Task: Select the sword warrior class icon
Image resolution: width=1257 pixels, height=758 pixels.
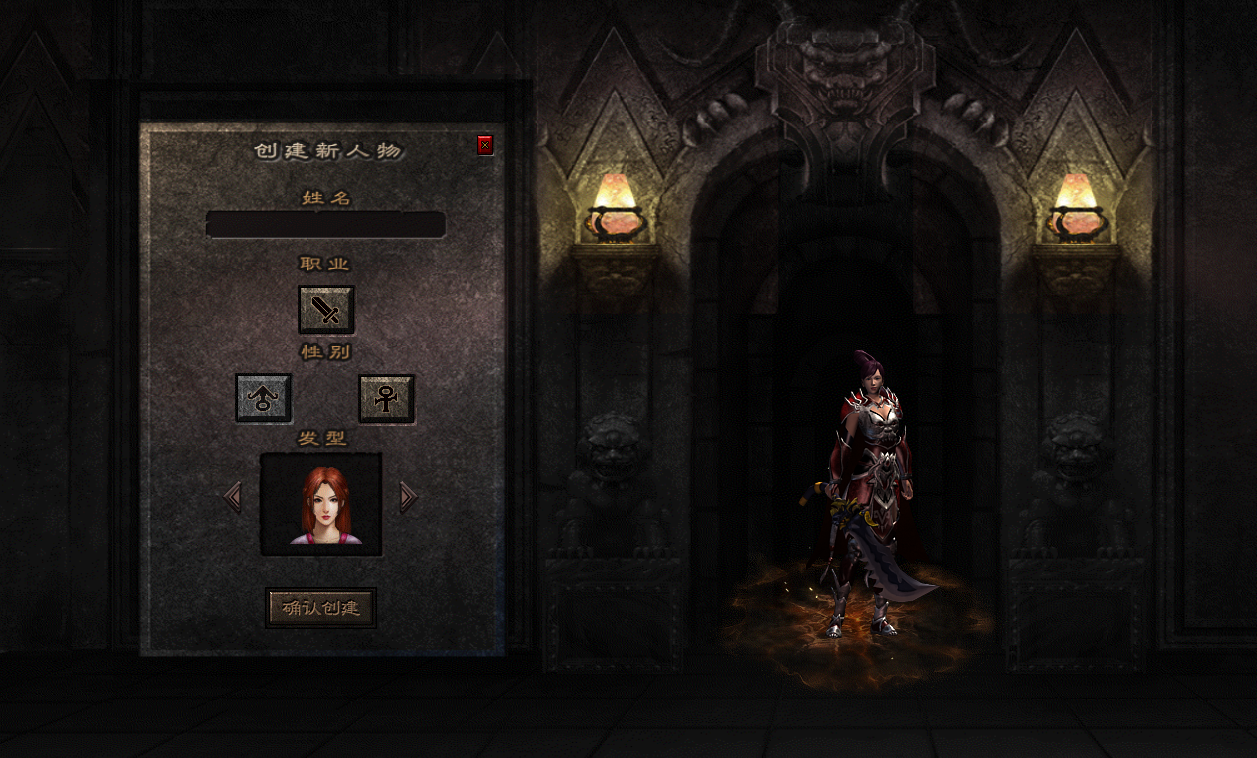Action: (x=326, y=310)
